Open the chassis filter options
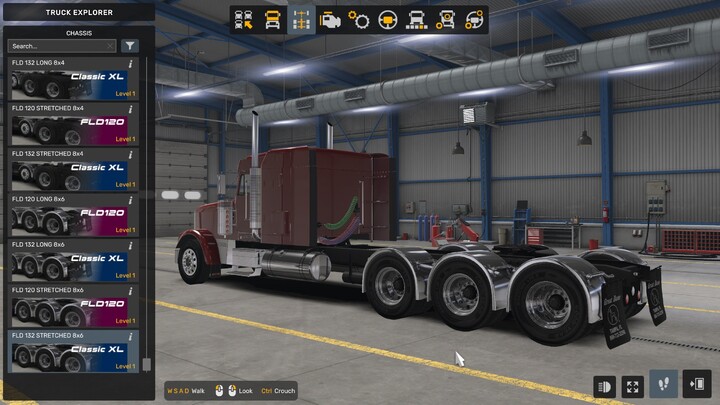 pyautogui.click(x=130, y=46)
